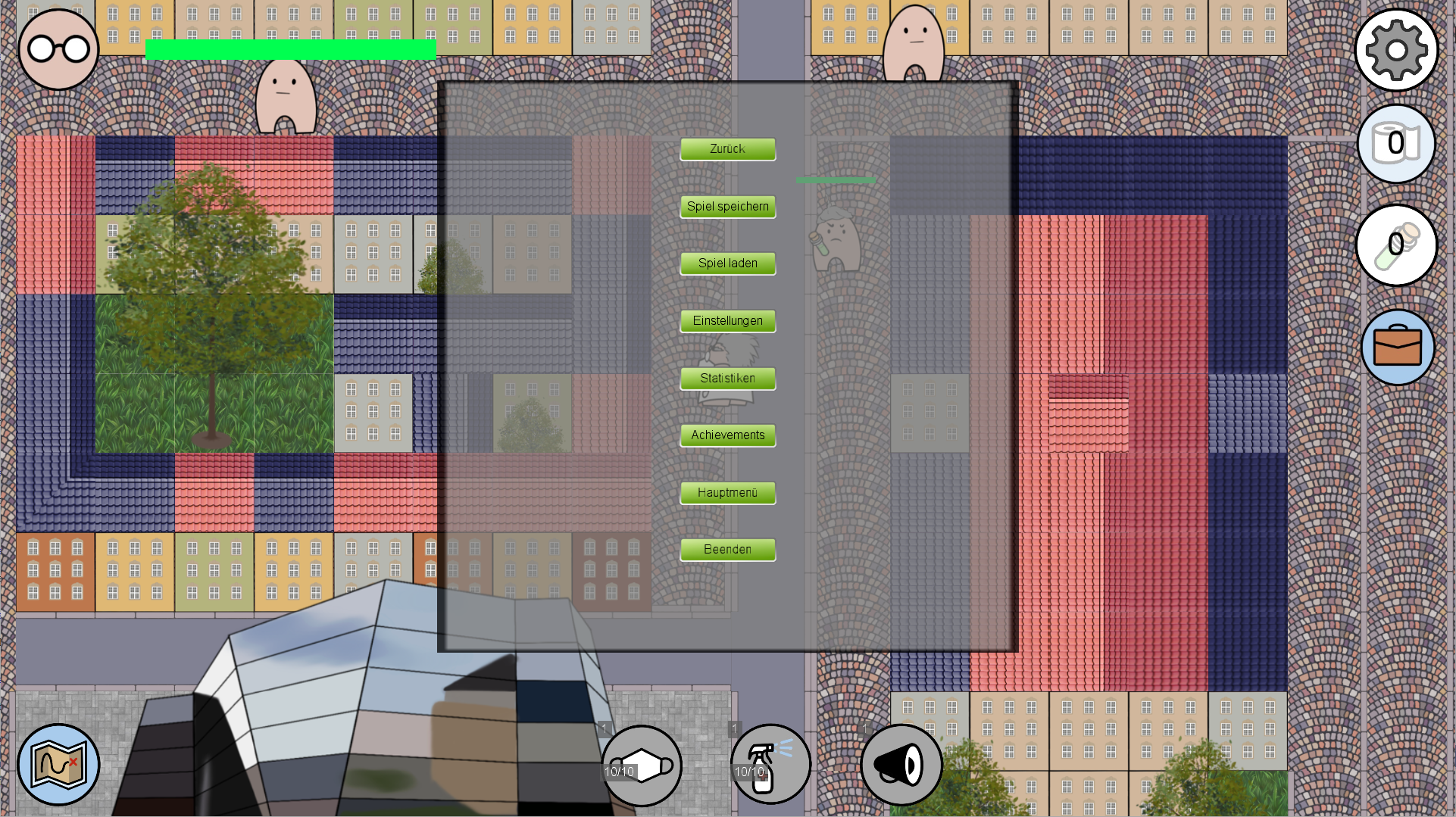Click the gear settings icon
The height and width of the screenshot is (817, 1456).
[1396, 51]
